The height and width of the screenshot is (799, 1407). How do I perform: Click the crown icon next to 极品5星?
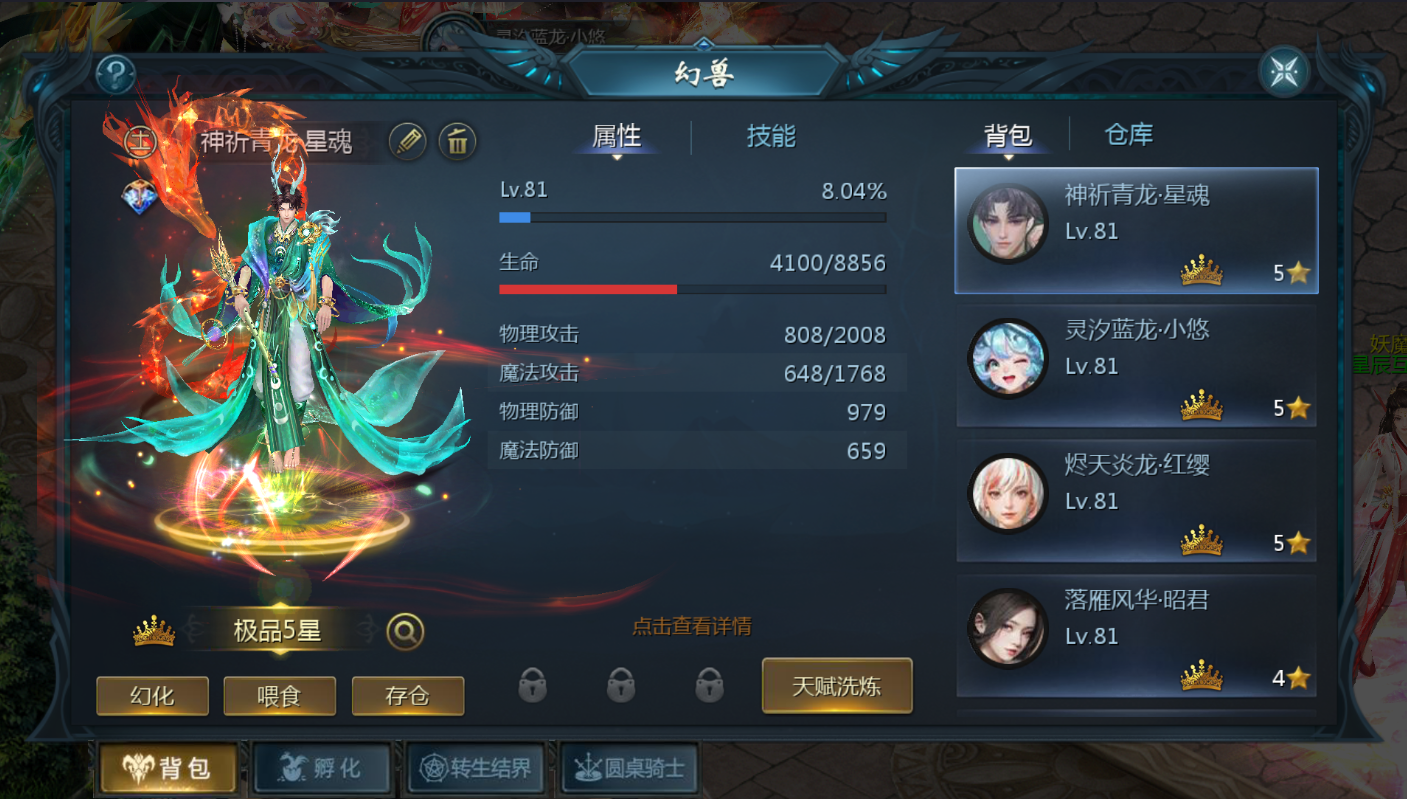tap(154, 629)
